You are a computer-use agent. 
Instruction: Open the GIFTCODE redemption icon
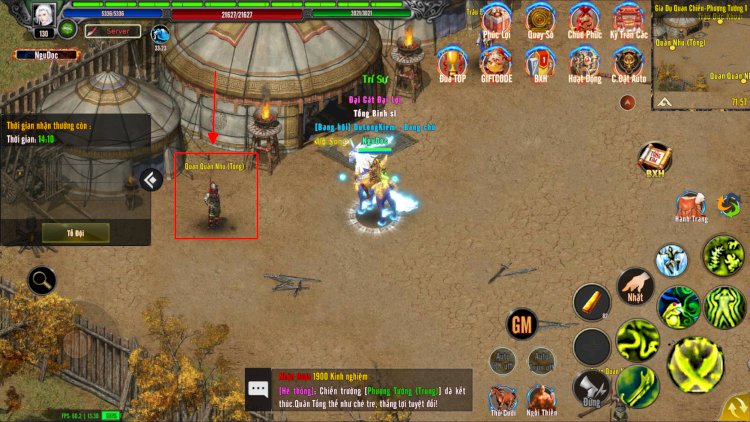[x=496, y=64]
